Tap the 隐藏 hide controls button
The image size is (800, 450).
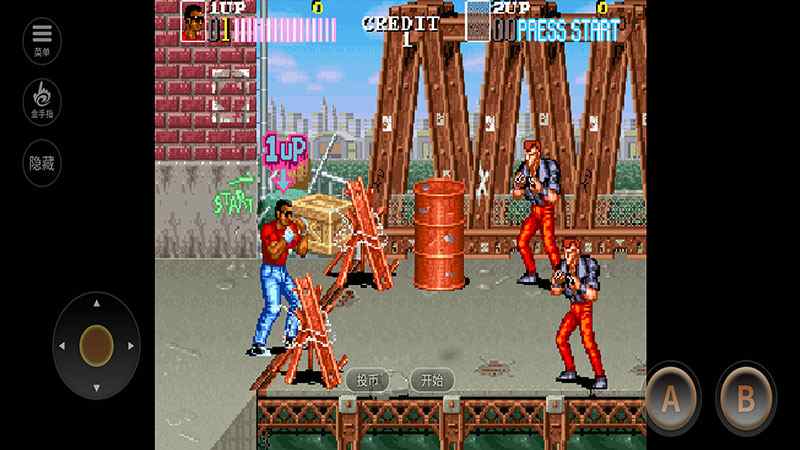pyautogui.click(x=42, y=162)
